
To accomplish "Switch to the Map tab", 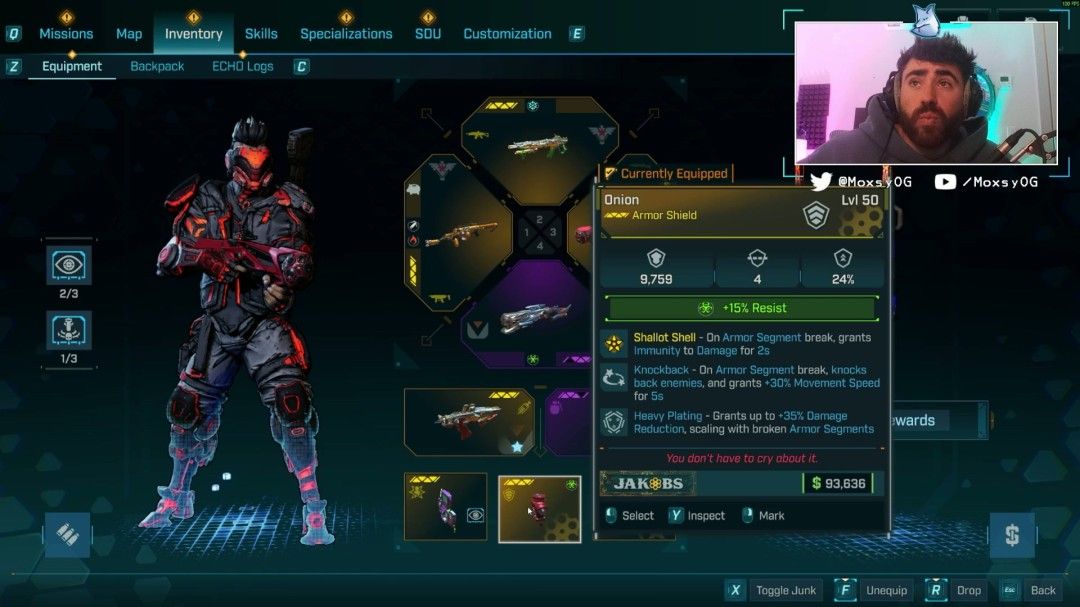I will click(129, 33).
